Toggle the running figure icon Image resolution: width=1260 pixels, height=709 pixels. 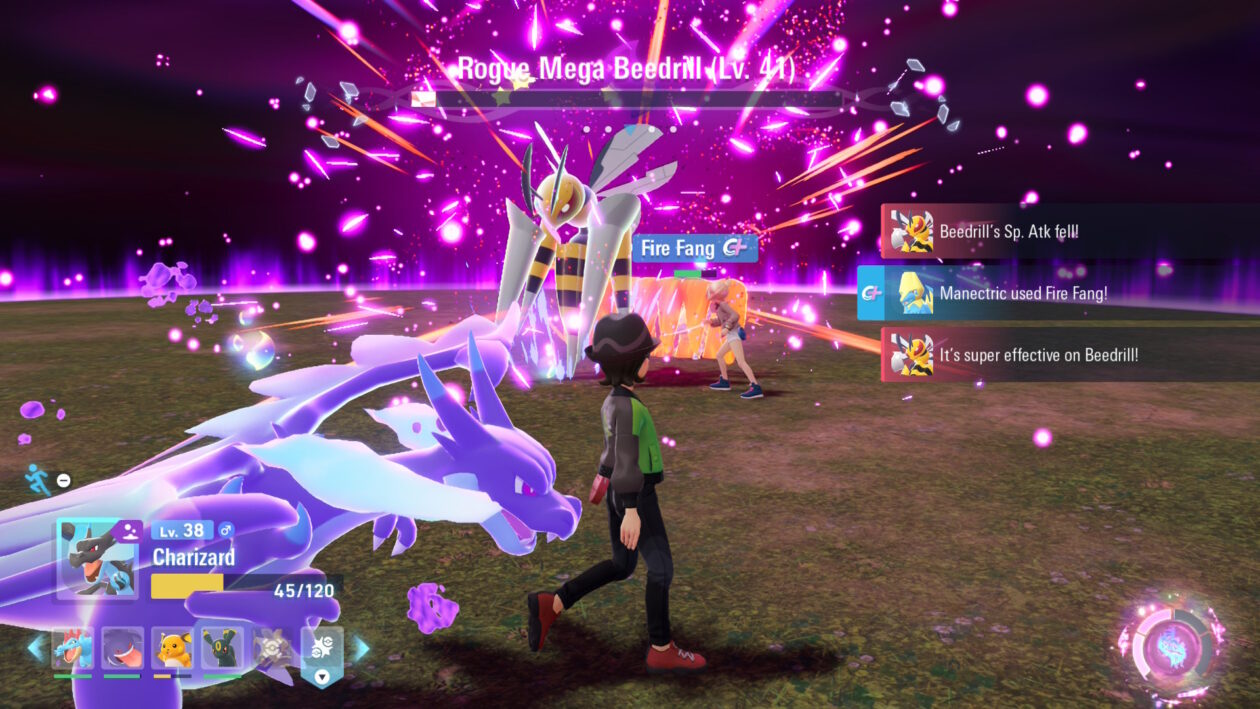point(37,479)
